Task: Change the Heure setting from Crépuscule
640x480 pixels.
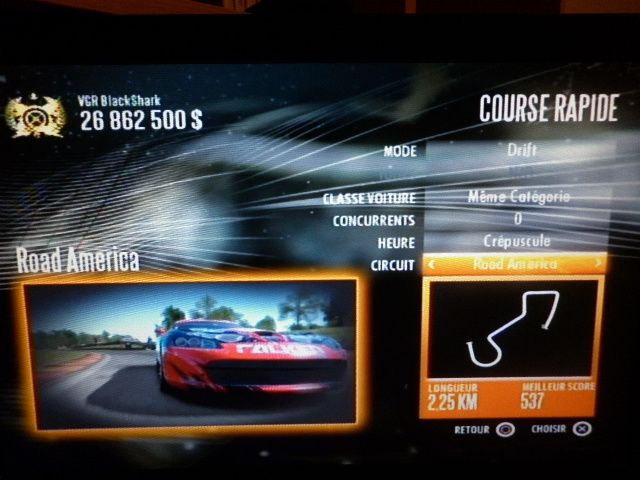Action: click(x=517, y=242)
